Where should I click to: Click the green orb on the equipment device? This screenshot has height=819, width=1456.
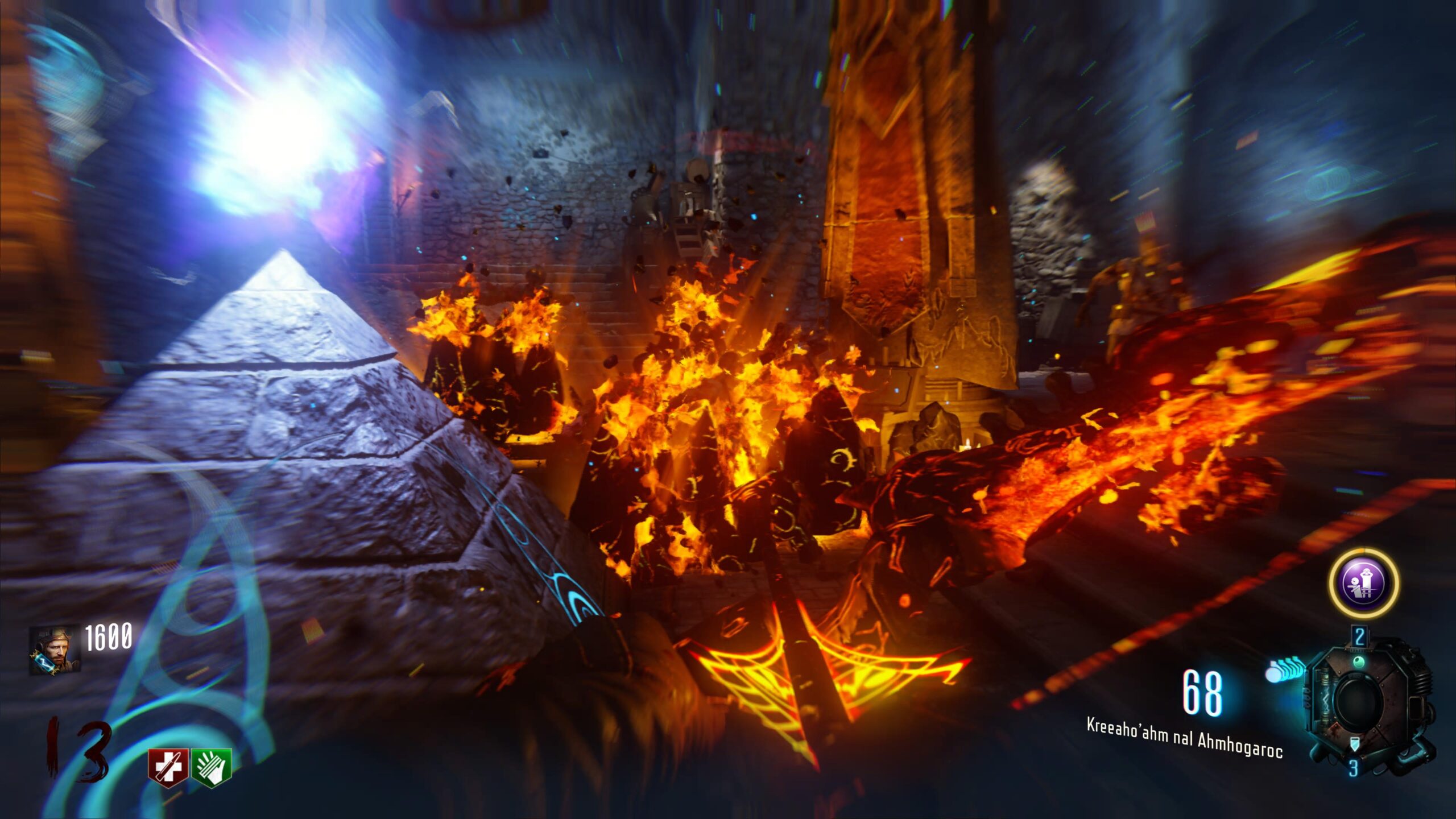(x=1359, y=661)
